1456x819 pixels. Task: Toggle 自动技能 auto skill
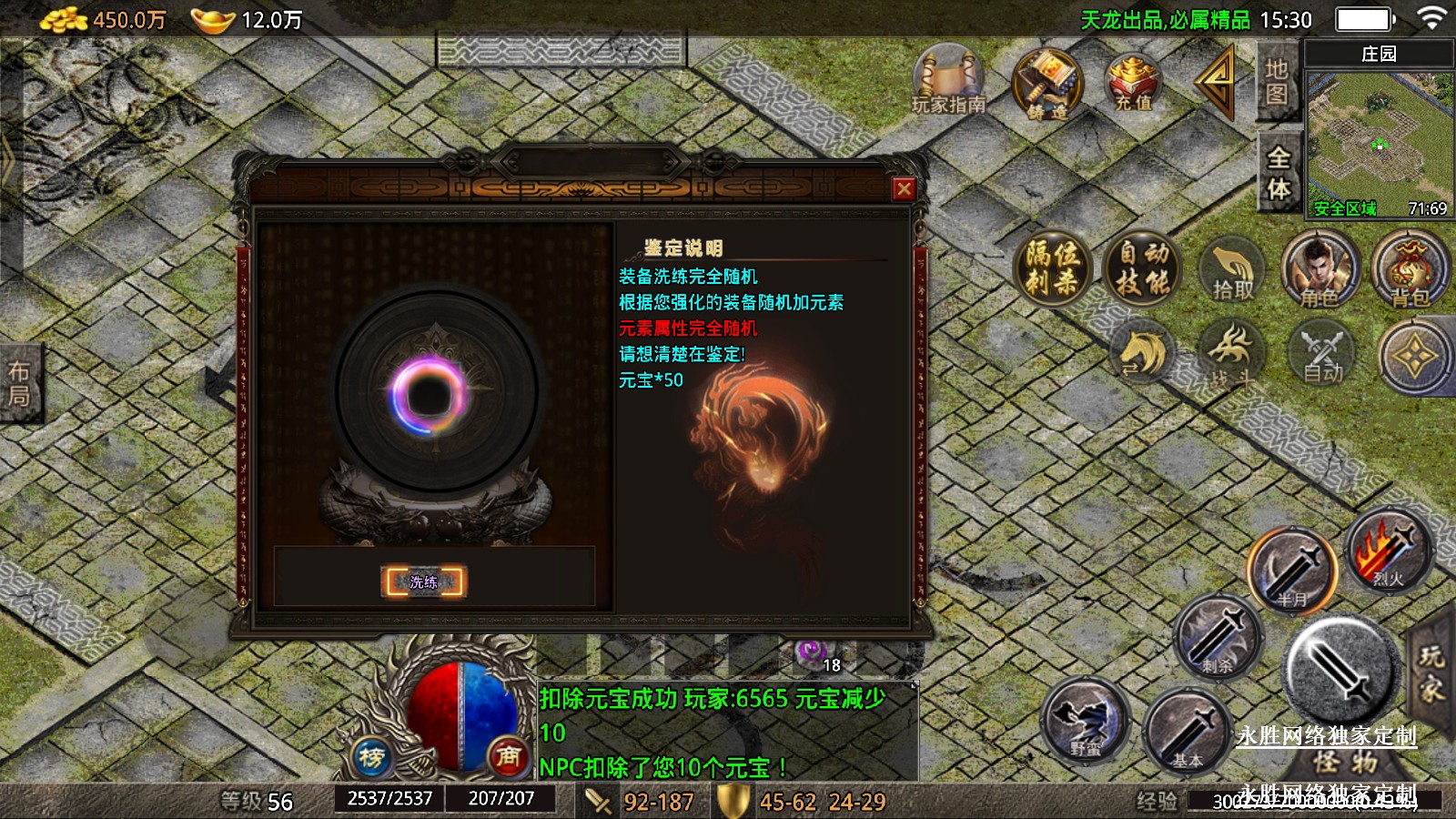coord(1143,268)
